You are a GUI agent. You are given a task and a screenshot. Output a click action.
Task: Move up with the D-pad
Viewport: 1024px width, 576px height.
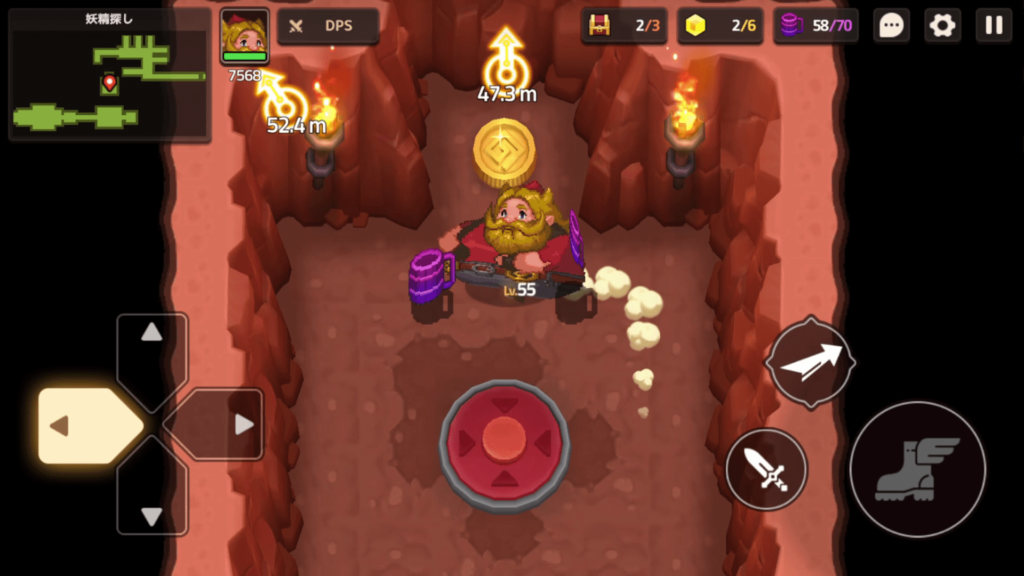pyautogui.click(x=152, y=350)
